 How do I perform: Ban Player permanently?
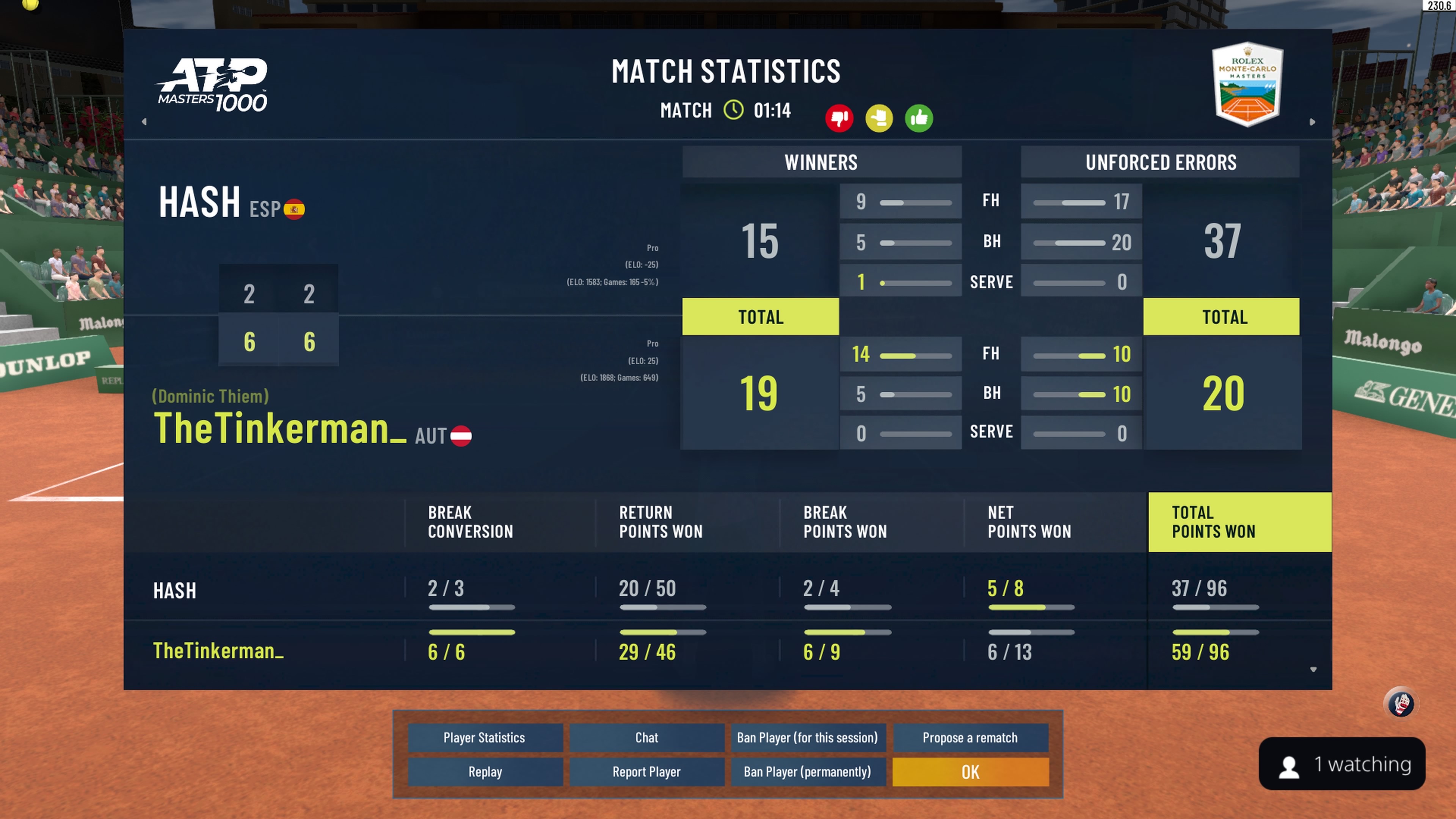click(808, 772)
